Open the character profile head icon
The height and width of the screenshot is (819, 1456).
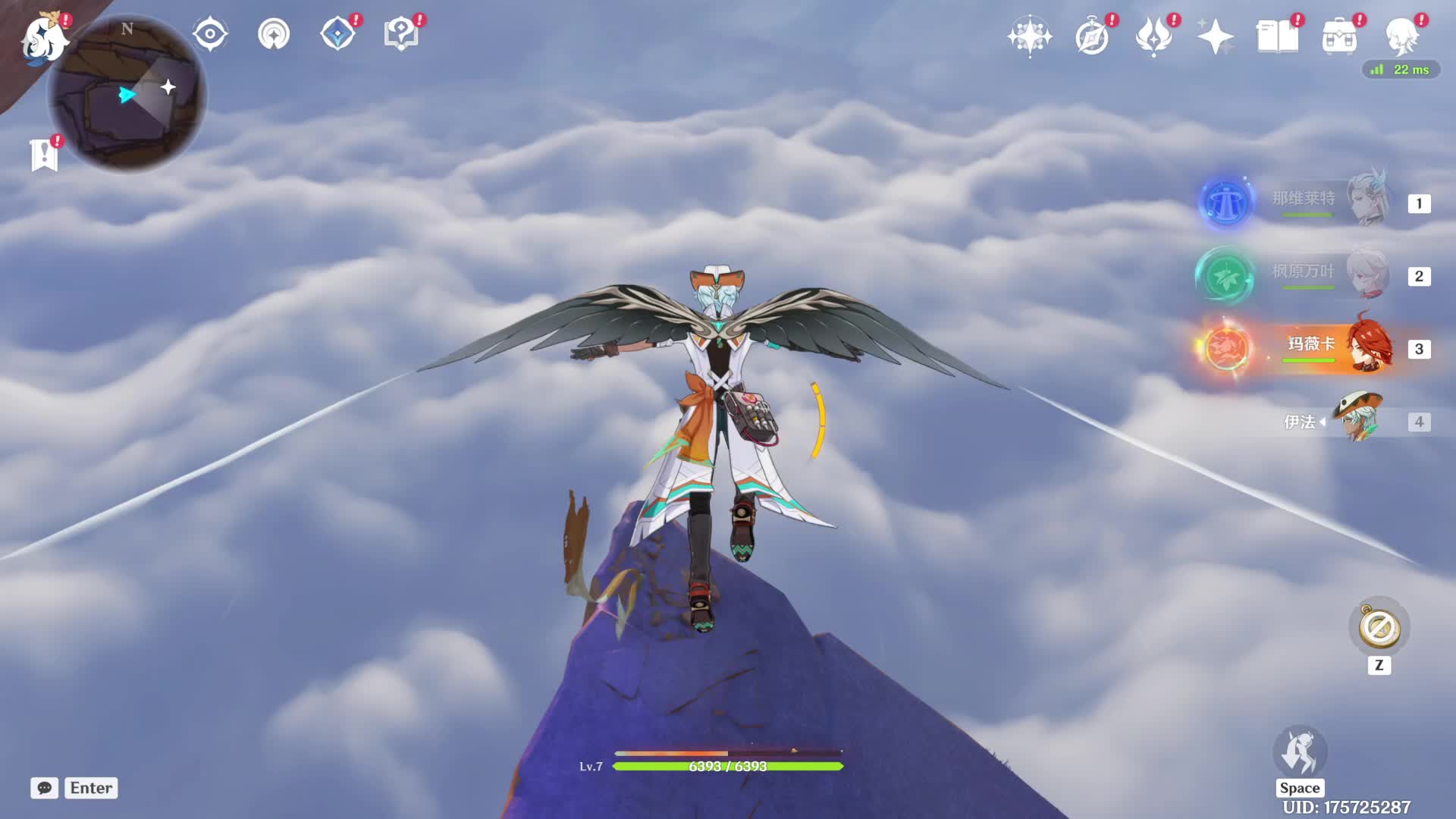[x=1401, y=36]
